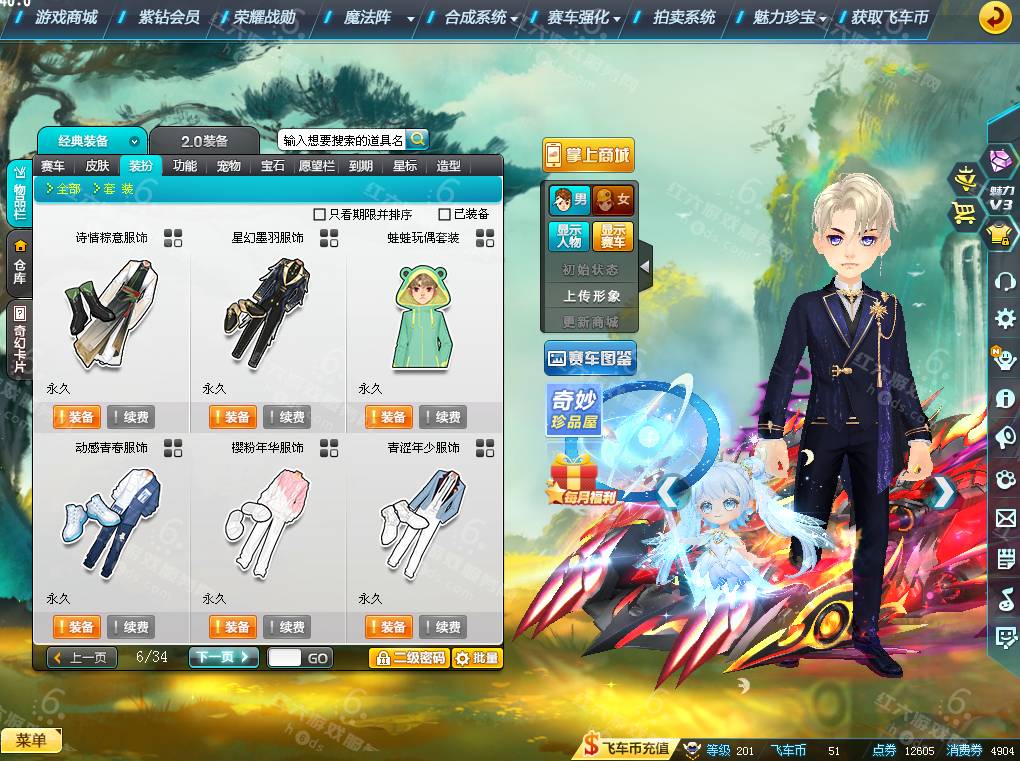Go to the next page 下一页
The height and width of the screenshot is (761, 1020).
coord(224,657)
